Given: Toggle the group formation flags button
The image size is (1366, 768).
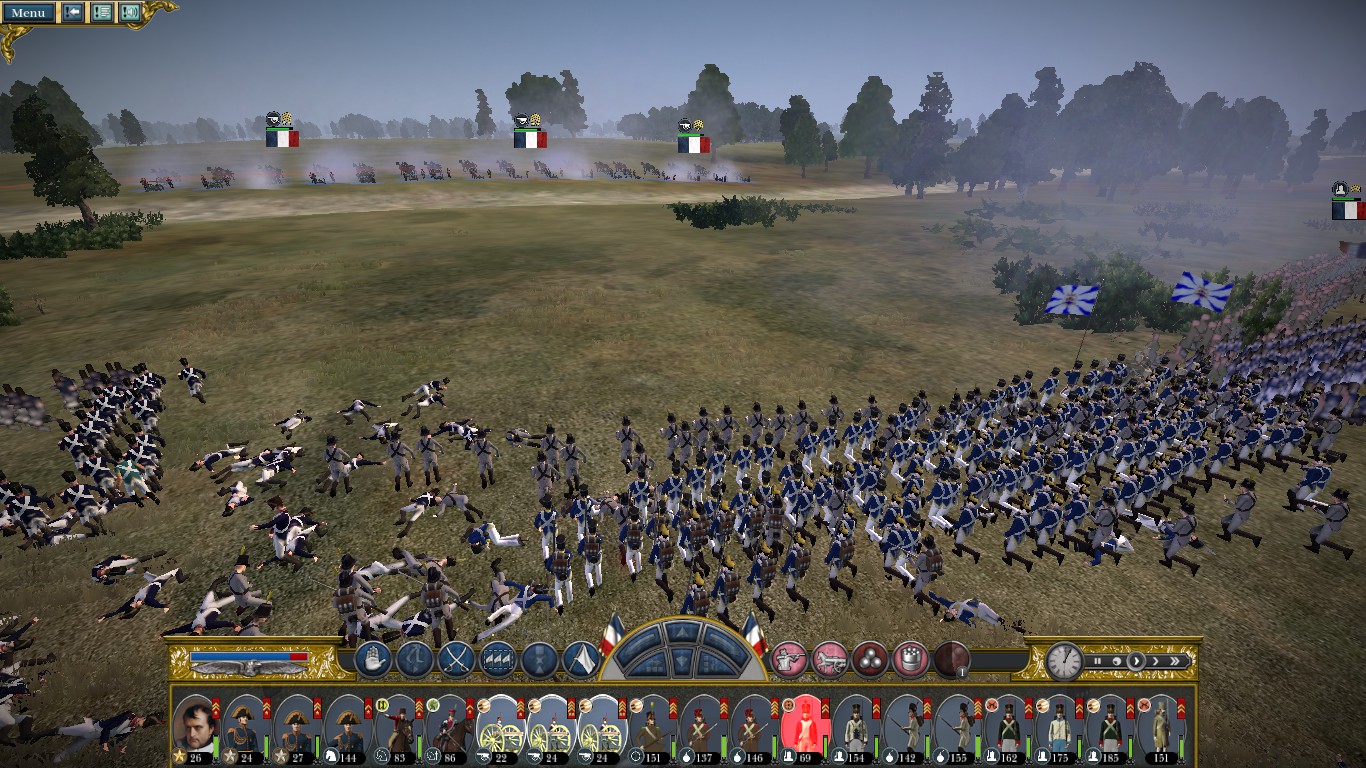Looking at the screenshot, I should [498, 659].
